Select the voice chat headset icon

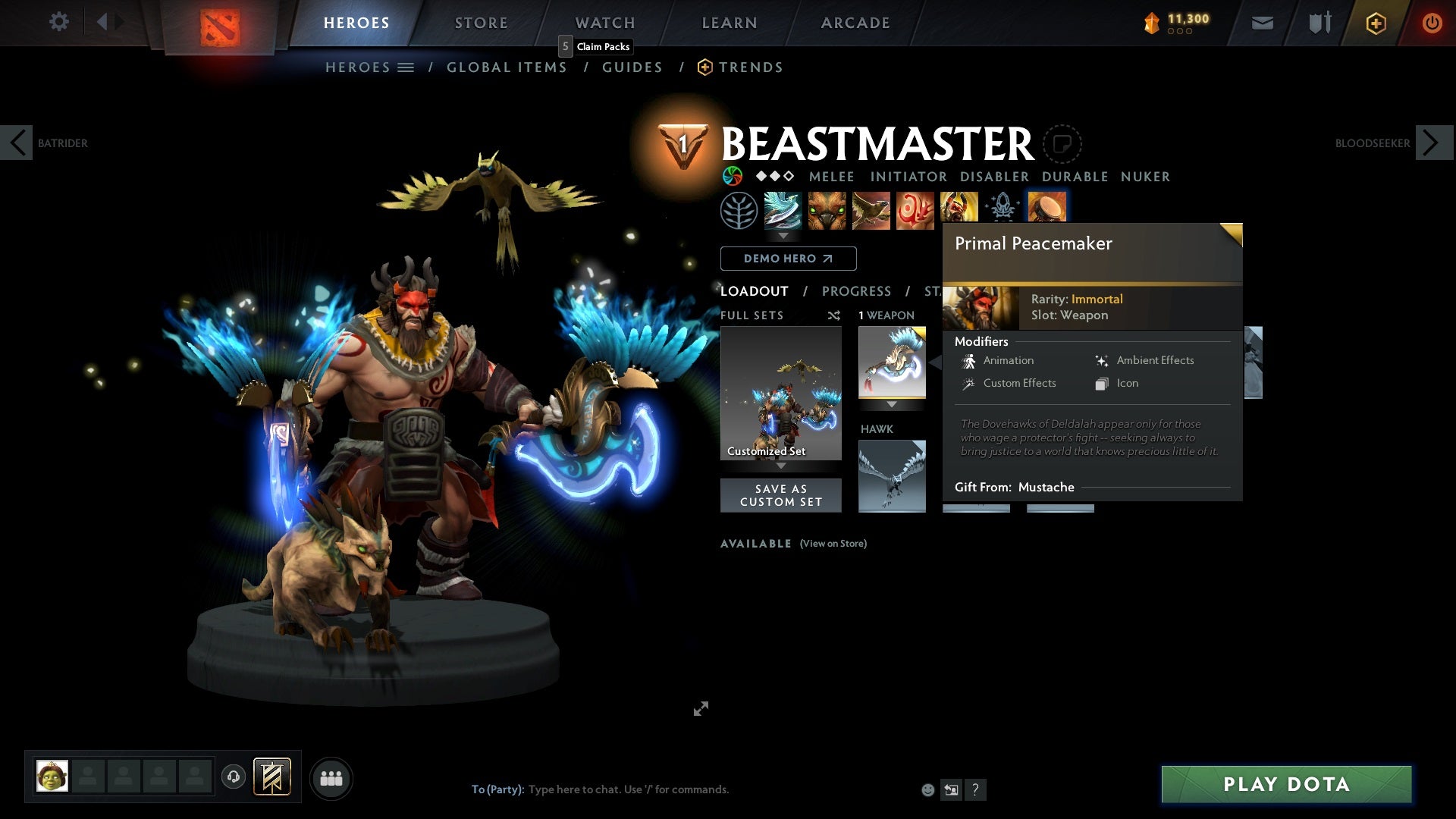point(234,777)
